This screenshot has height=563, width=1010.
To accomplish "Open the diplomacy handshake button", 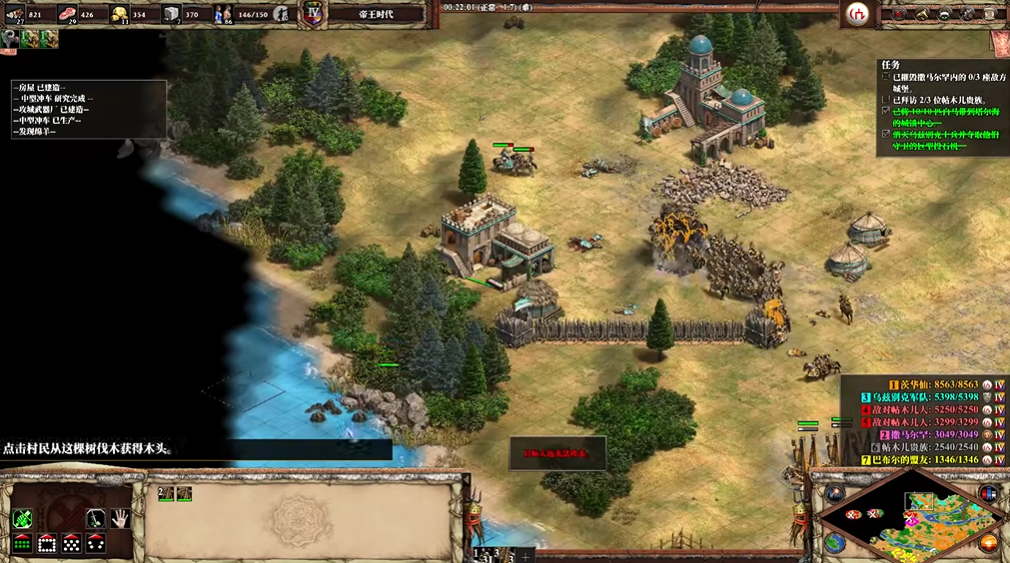I will click(x=945, y=14).
